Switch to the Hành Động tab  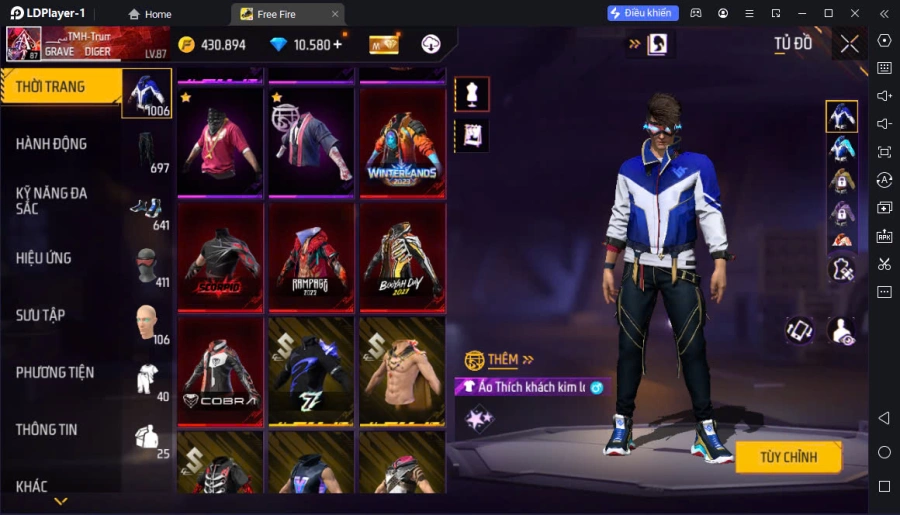coord(62,144)
